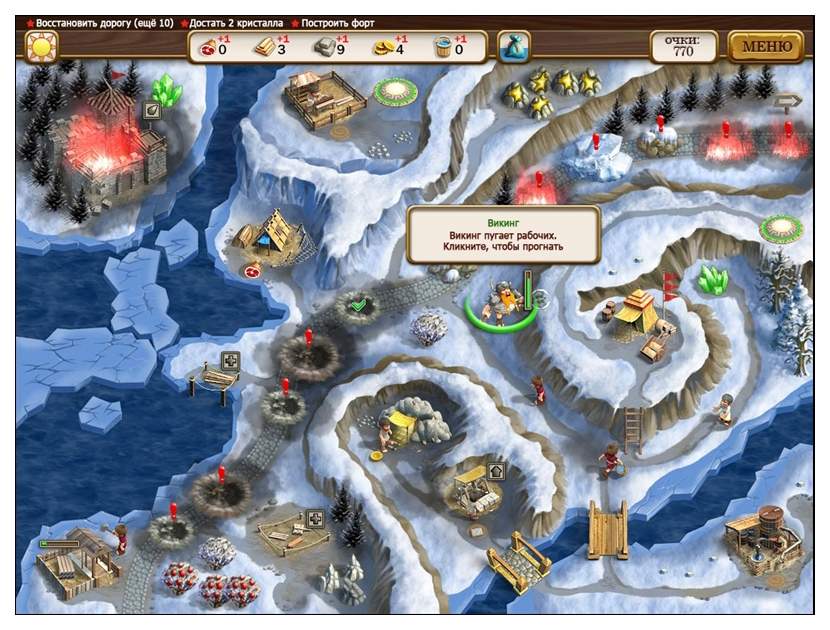Click the wood planks resource icon
Image resolution: width=830 pixels, height=630 pixels.
click(265, 46)
